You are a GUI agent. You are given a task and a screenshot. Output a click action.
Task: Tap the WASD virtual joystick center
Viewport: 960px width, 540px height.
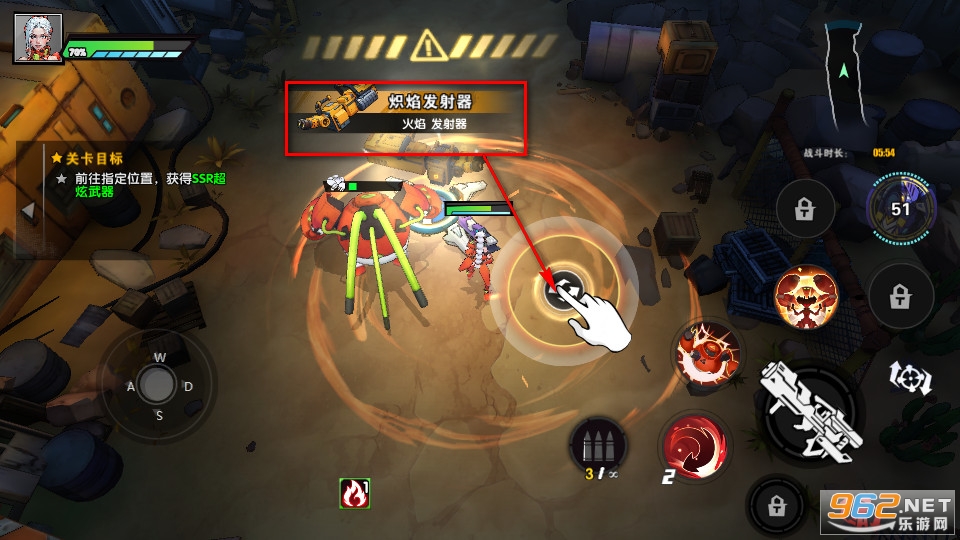tap(157, 383)
